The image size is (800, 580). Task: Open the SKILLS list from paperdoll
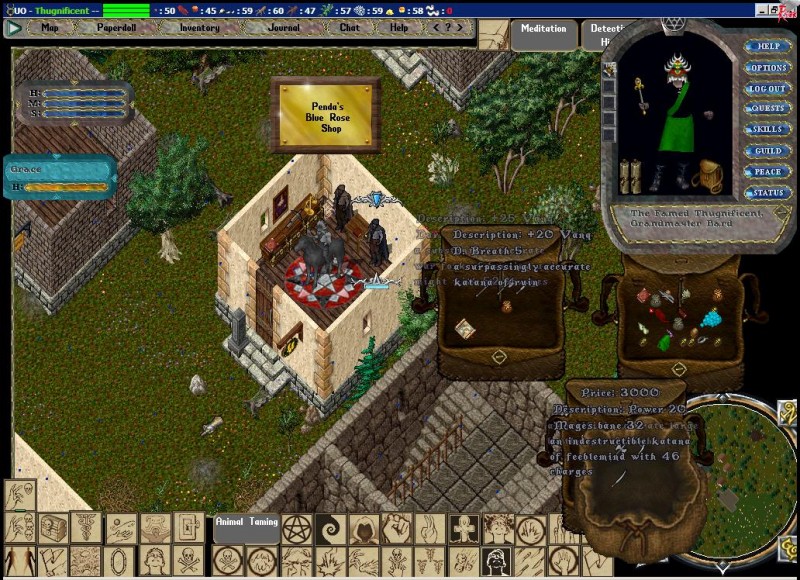(767, 129)
